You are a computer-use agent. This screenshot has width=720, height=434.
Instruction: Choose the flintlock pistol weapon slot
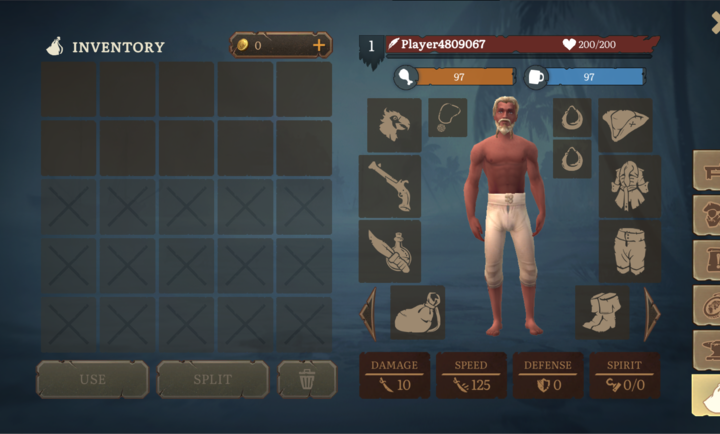coord(390,185)
